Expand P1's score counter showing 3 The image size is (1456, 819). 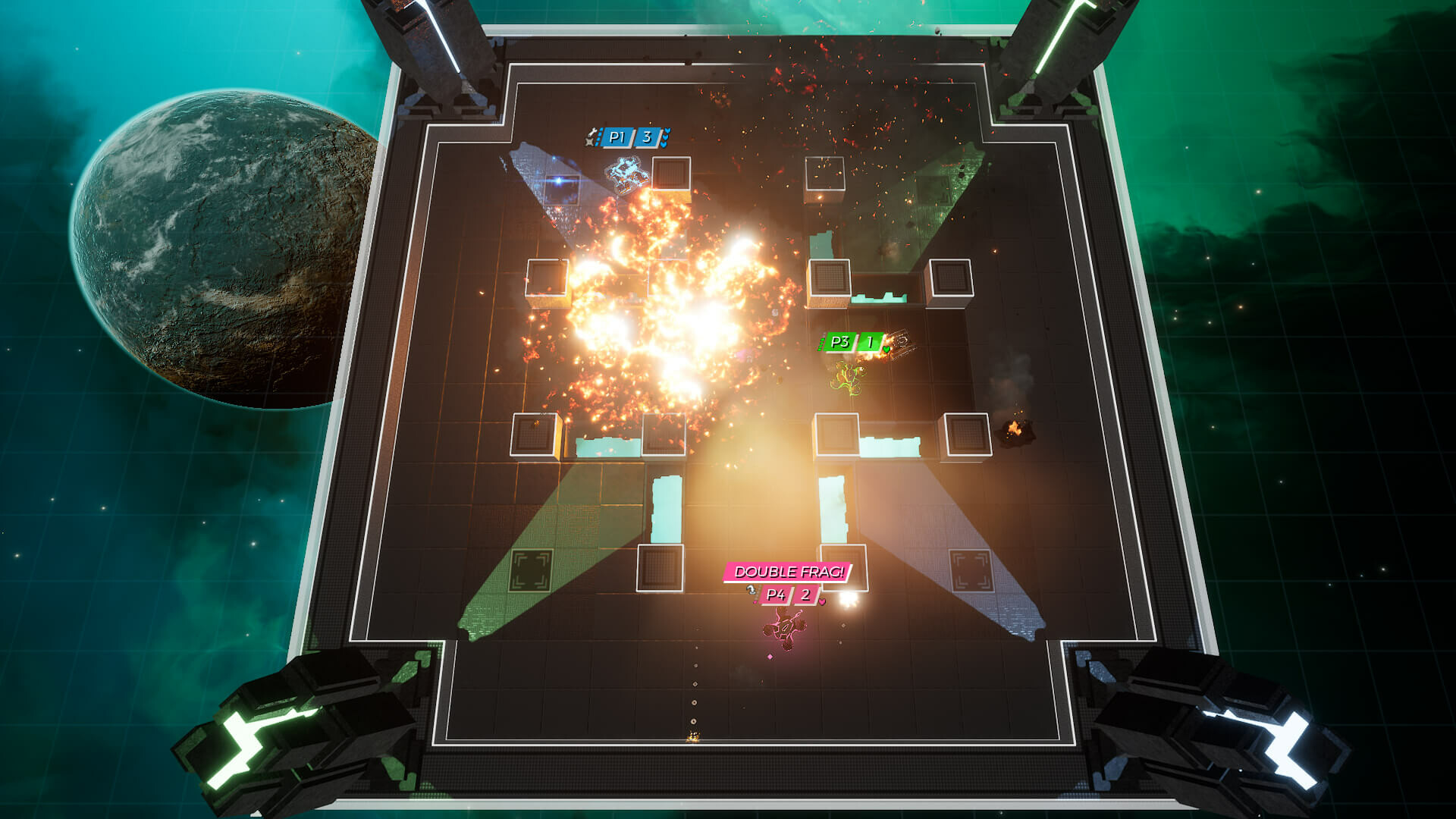647,137
